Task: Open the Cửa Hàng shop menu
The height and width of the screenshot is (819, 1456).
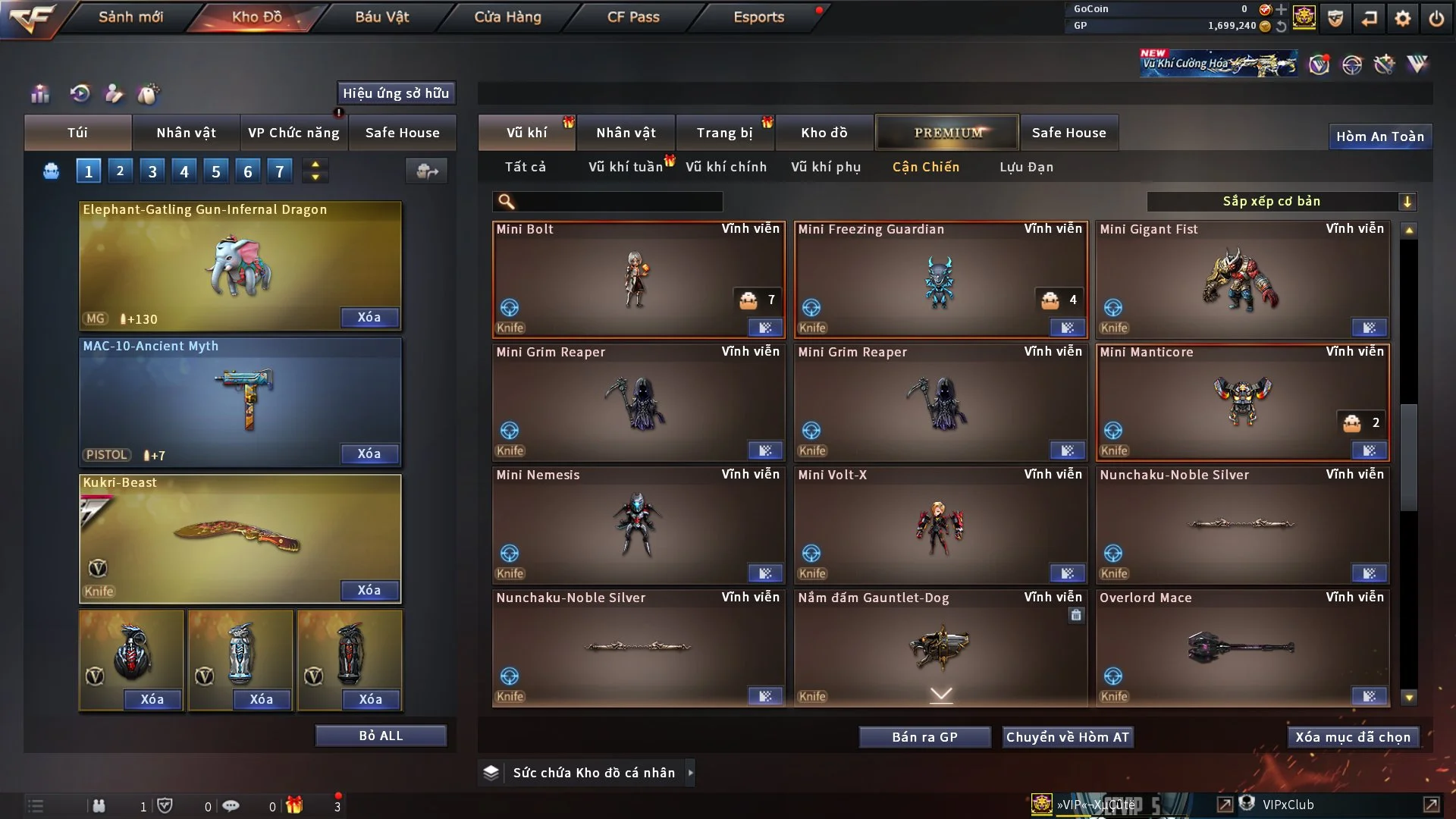Action: tap(507, 17)
